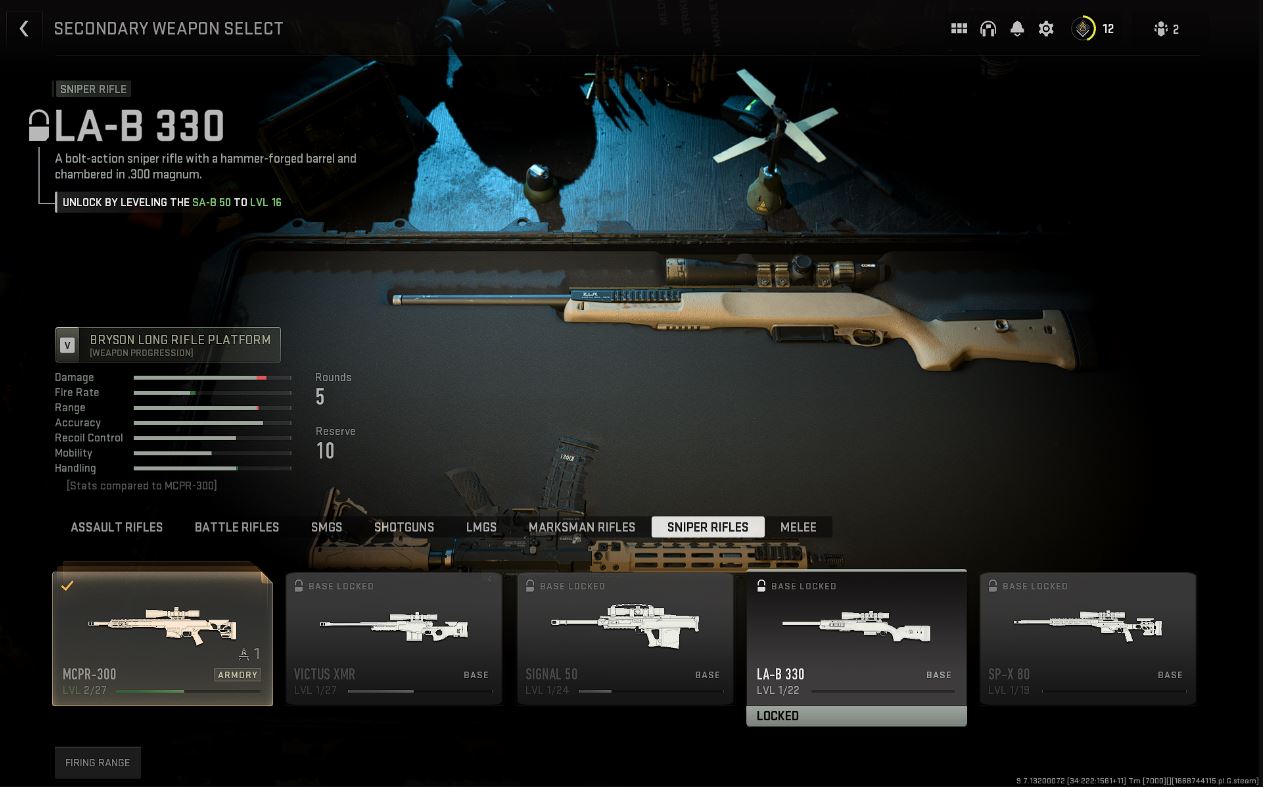Switch to the SMGs tab
Screen dimensions: 1263x787
(x=326, y=527)
